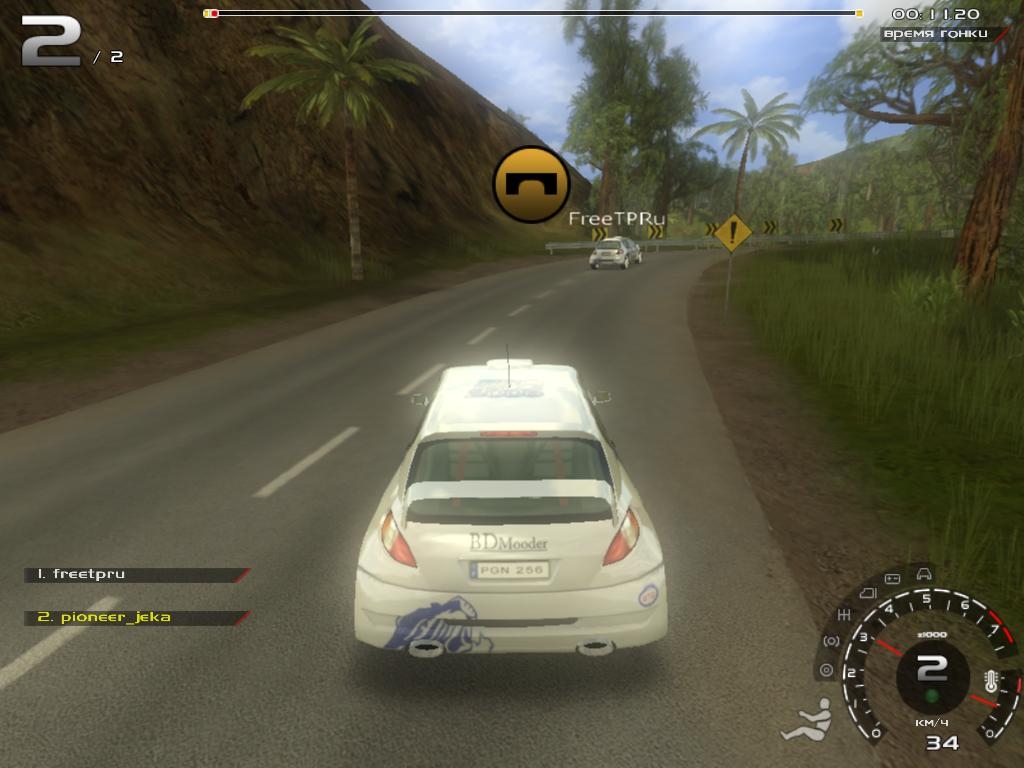
Task: Click the driver status icon by the gauge
Action: (807, 722)
